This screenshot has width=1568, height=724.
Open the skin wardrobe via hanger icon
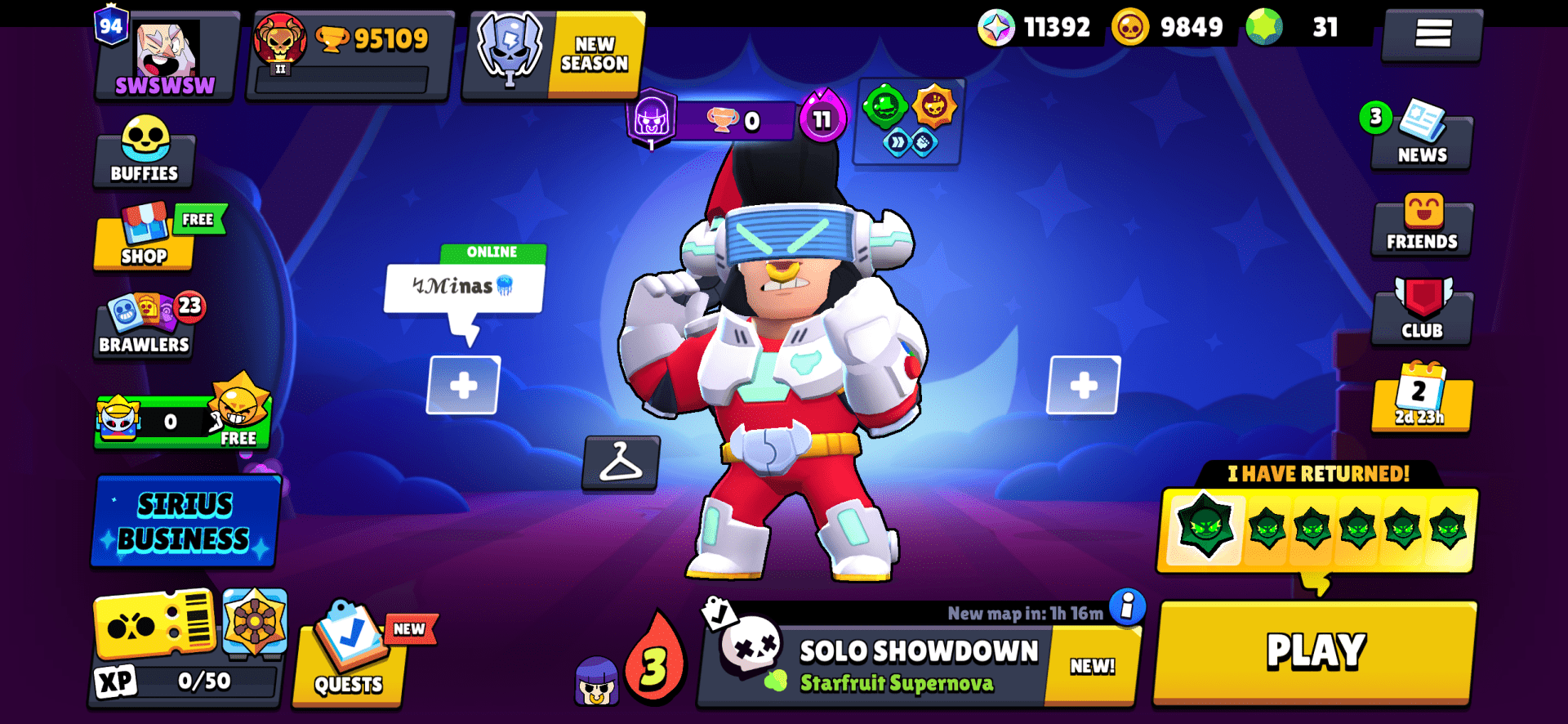pos(621,466)
